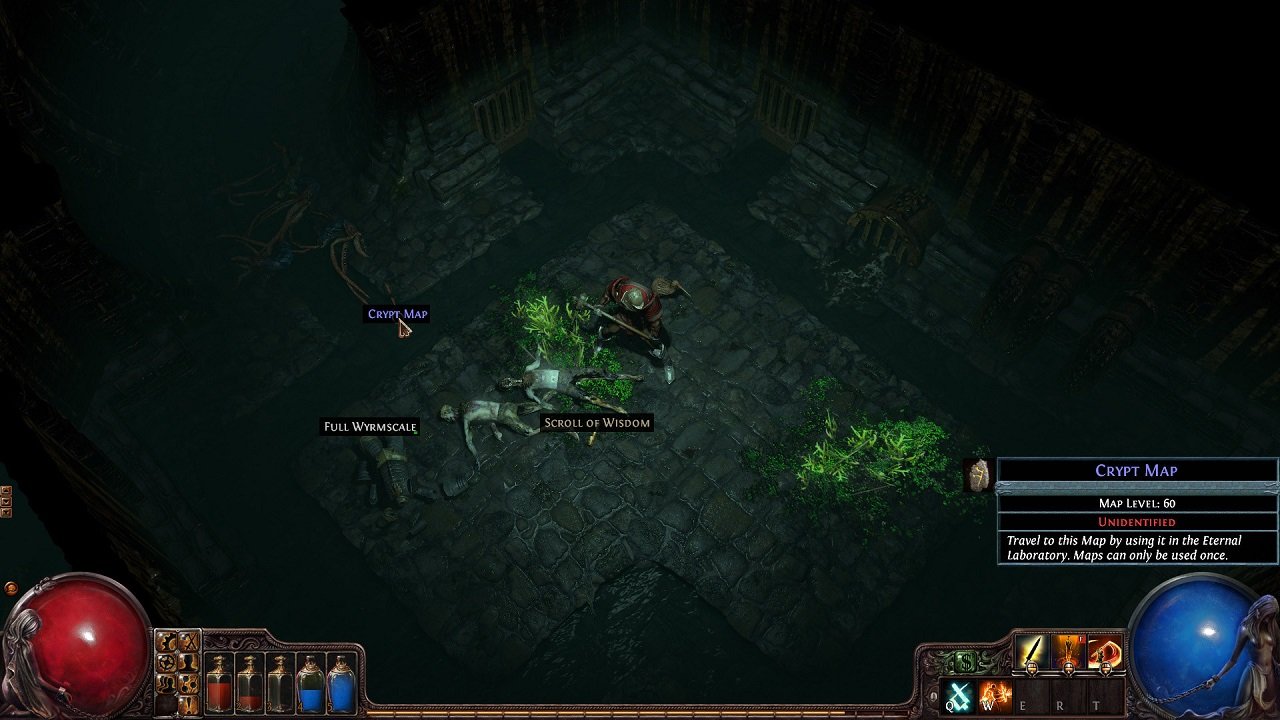The height and width of the screenshot is (720, 1280).
Task: Click the Vaal skill icon marked with F
Action: coord(1068,651)
